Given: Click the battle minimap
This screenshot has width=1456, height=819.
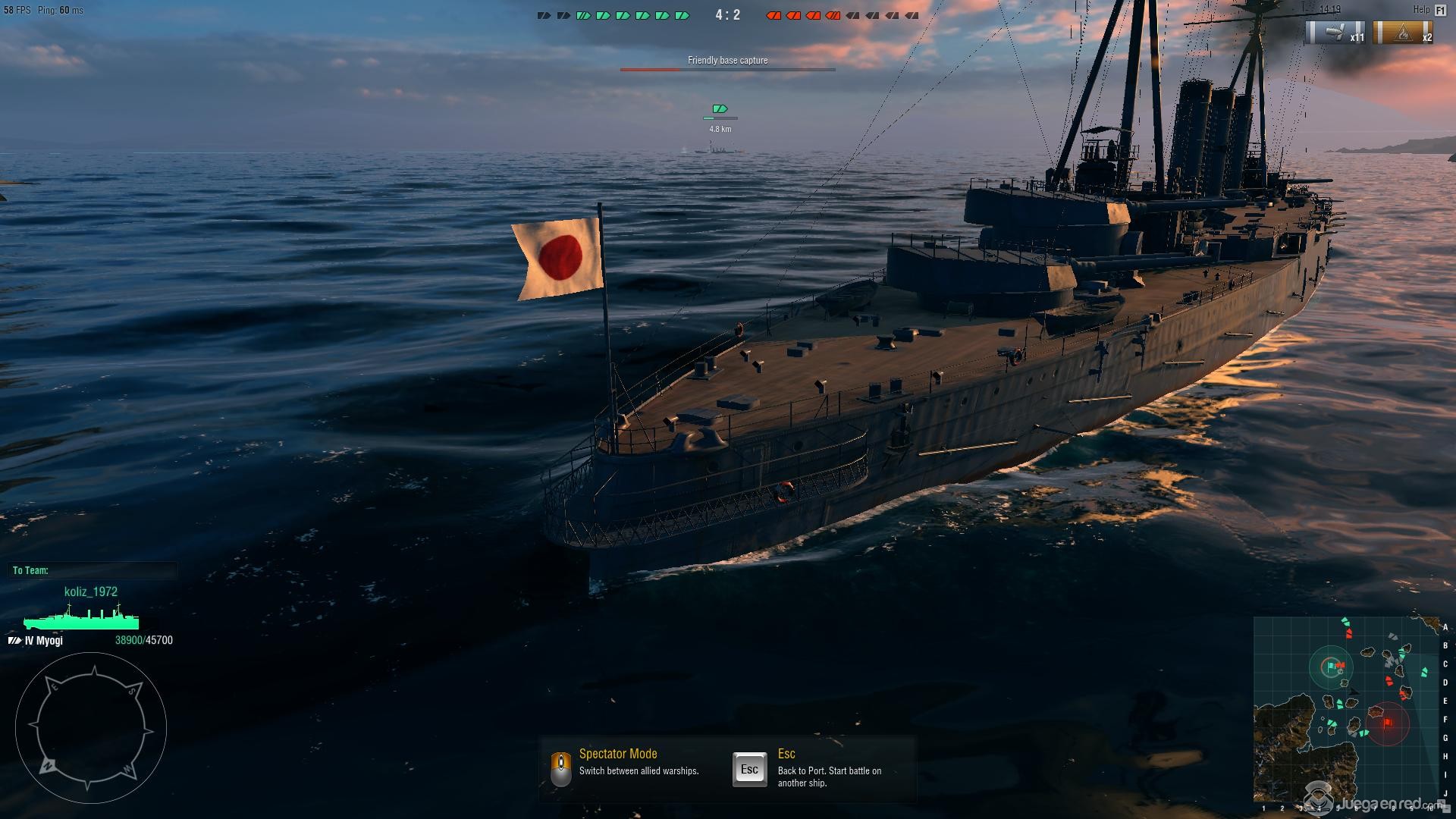Looking at the screenshot, I should (x=1345, y=710).
